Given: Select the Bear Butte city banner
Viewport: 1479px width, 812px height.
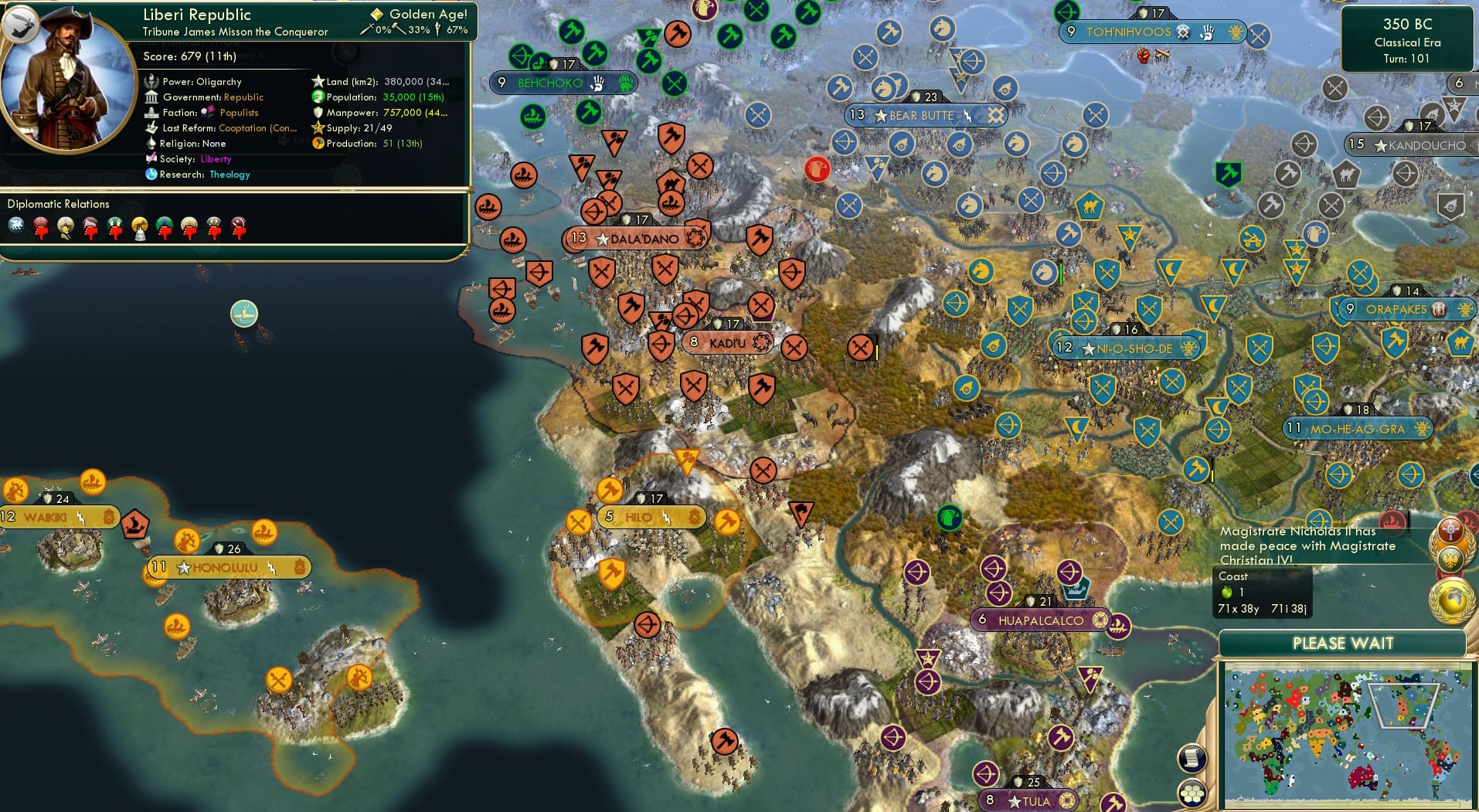Looking at the screenshot, I should click(x=924, y=114).
